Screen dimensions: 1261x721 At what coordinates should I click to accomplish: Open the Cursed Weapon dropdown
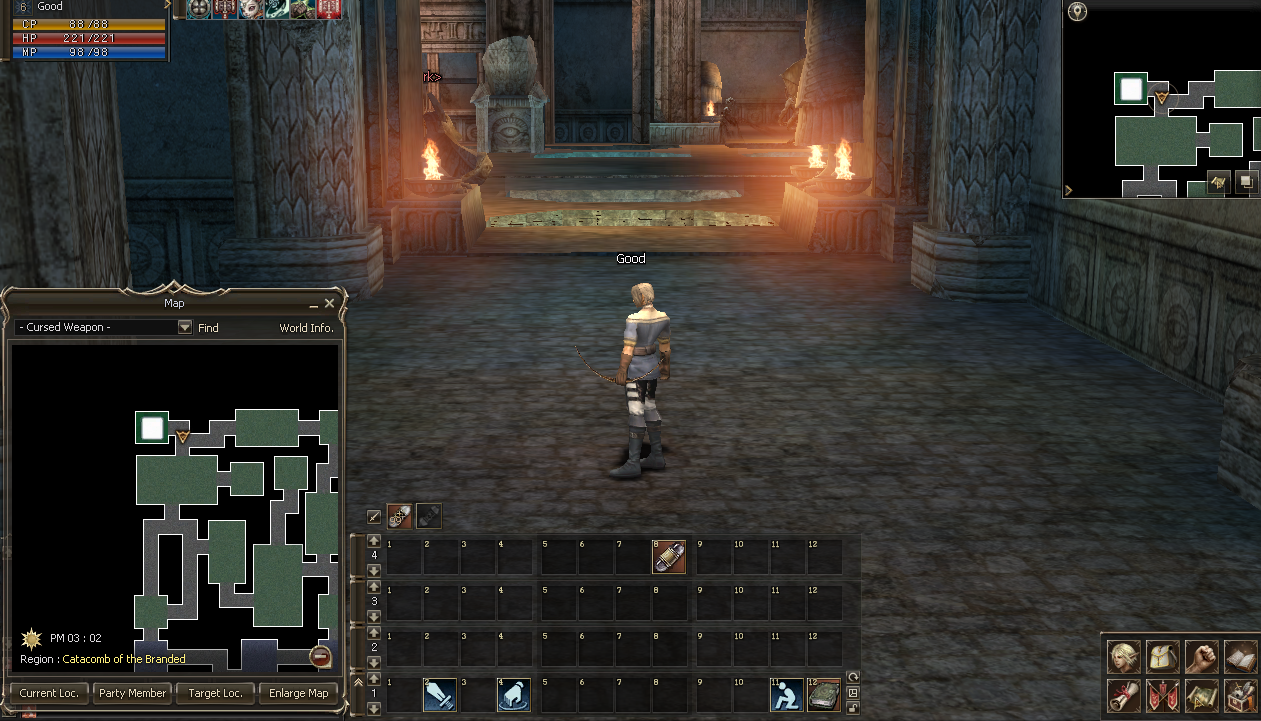[x=184, y=327]
